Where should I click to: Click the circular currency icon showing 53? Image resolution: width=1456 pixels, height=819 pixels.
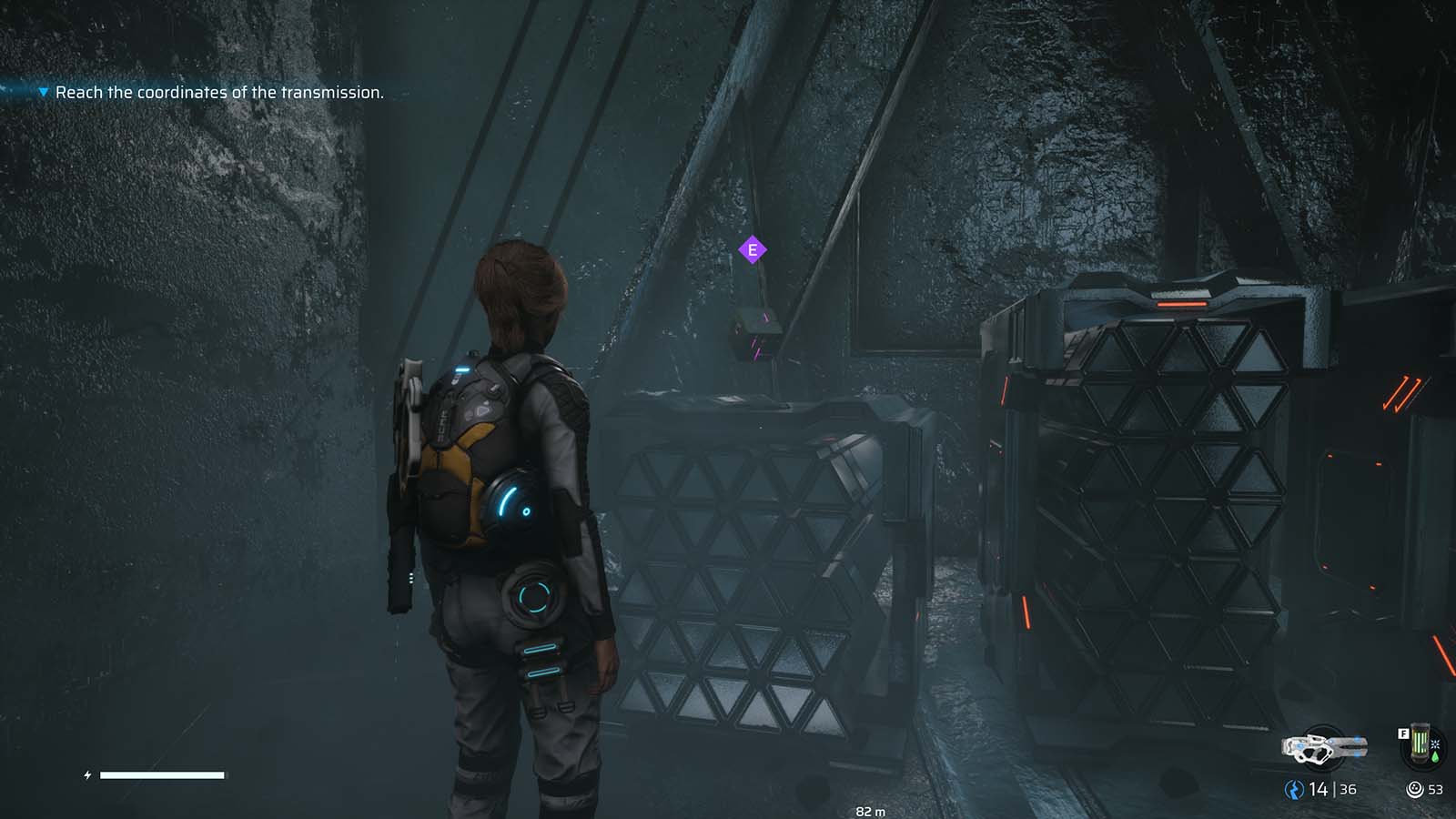tap(1415, 788)
